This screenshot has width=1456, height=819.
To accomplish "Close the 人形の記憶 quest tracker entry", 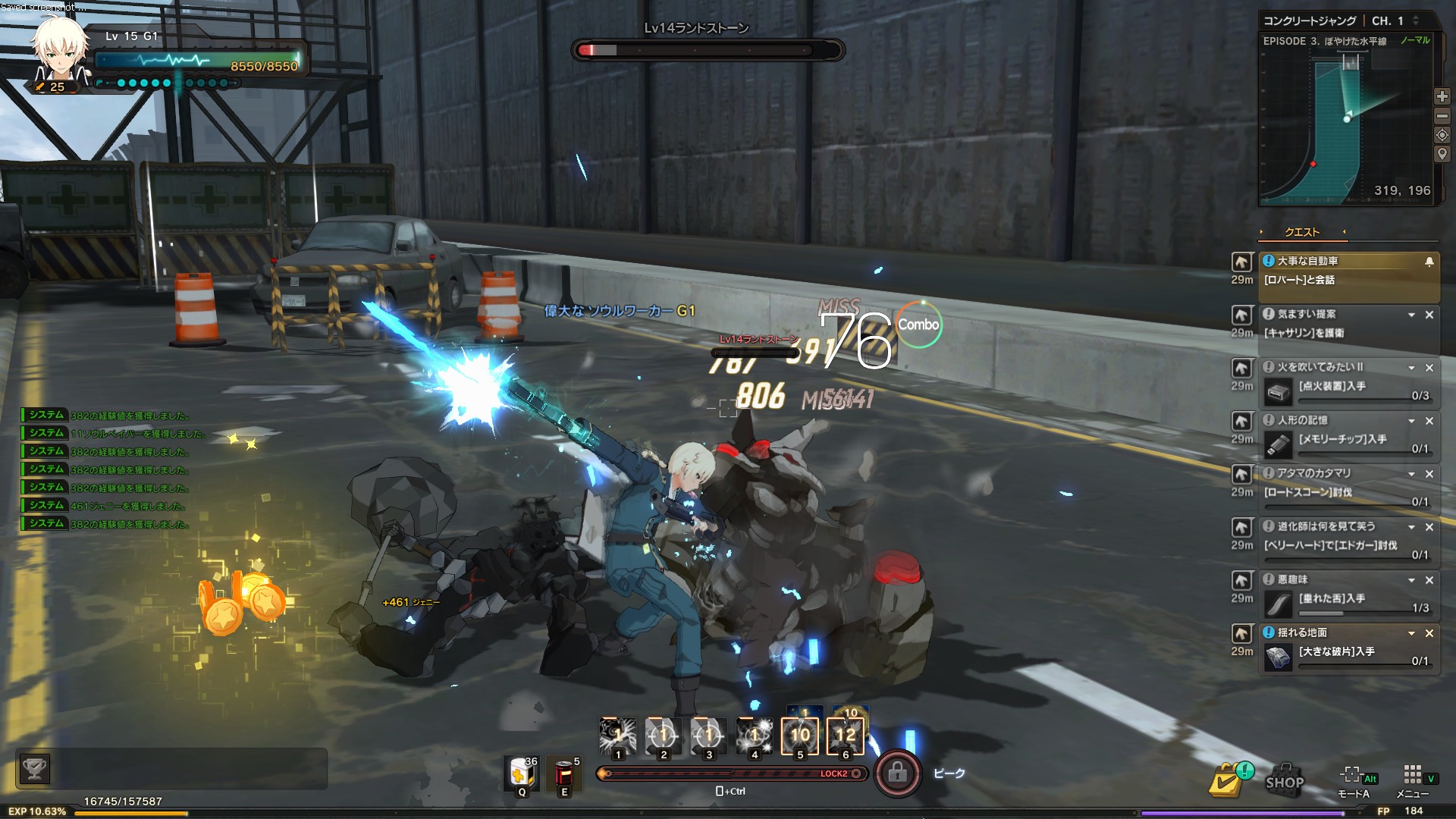I will coord(1429,421).
